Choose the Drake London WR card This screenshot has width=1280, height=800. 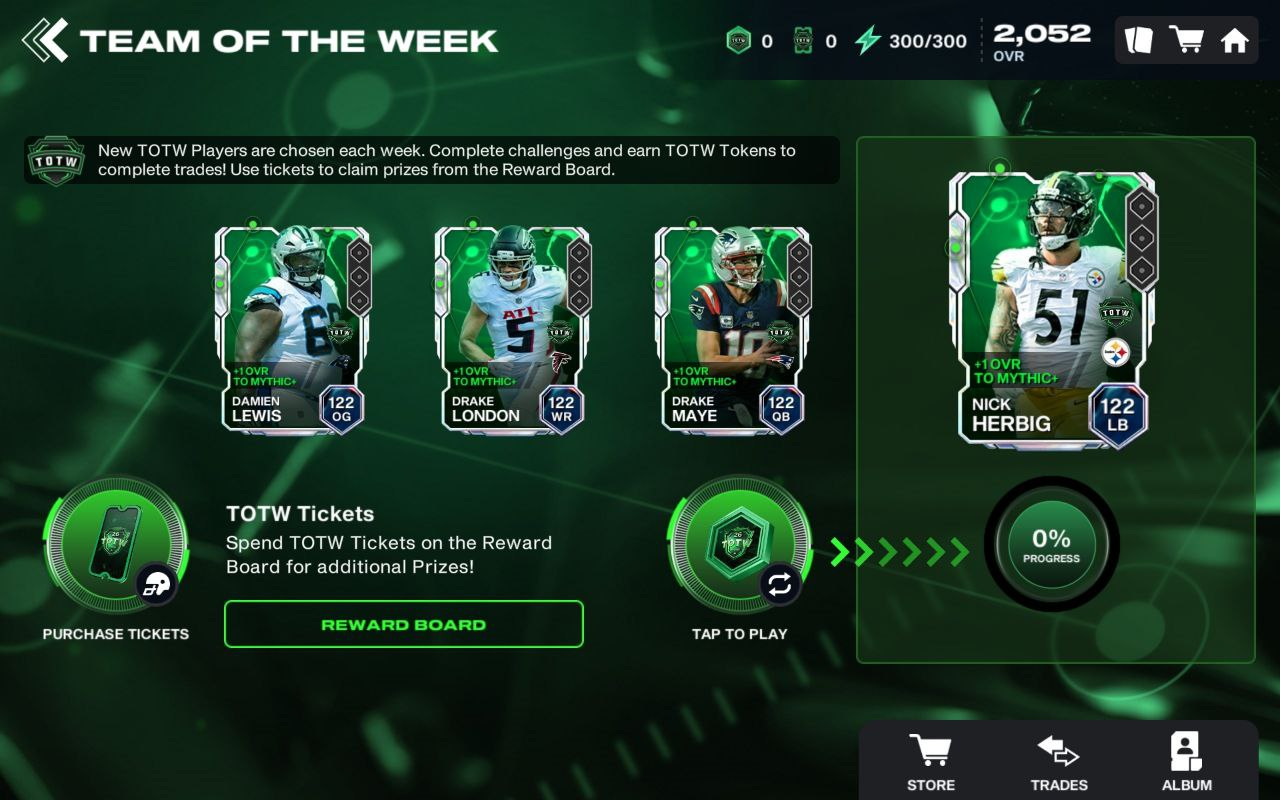(x=512, y=330)
